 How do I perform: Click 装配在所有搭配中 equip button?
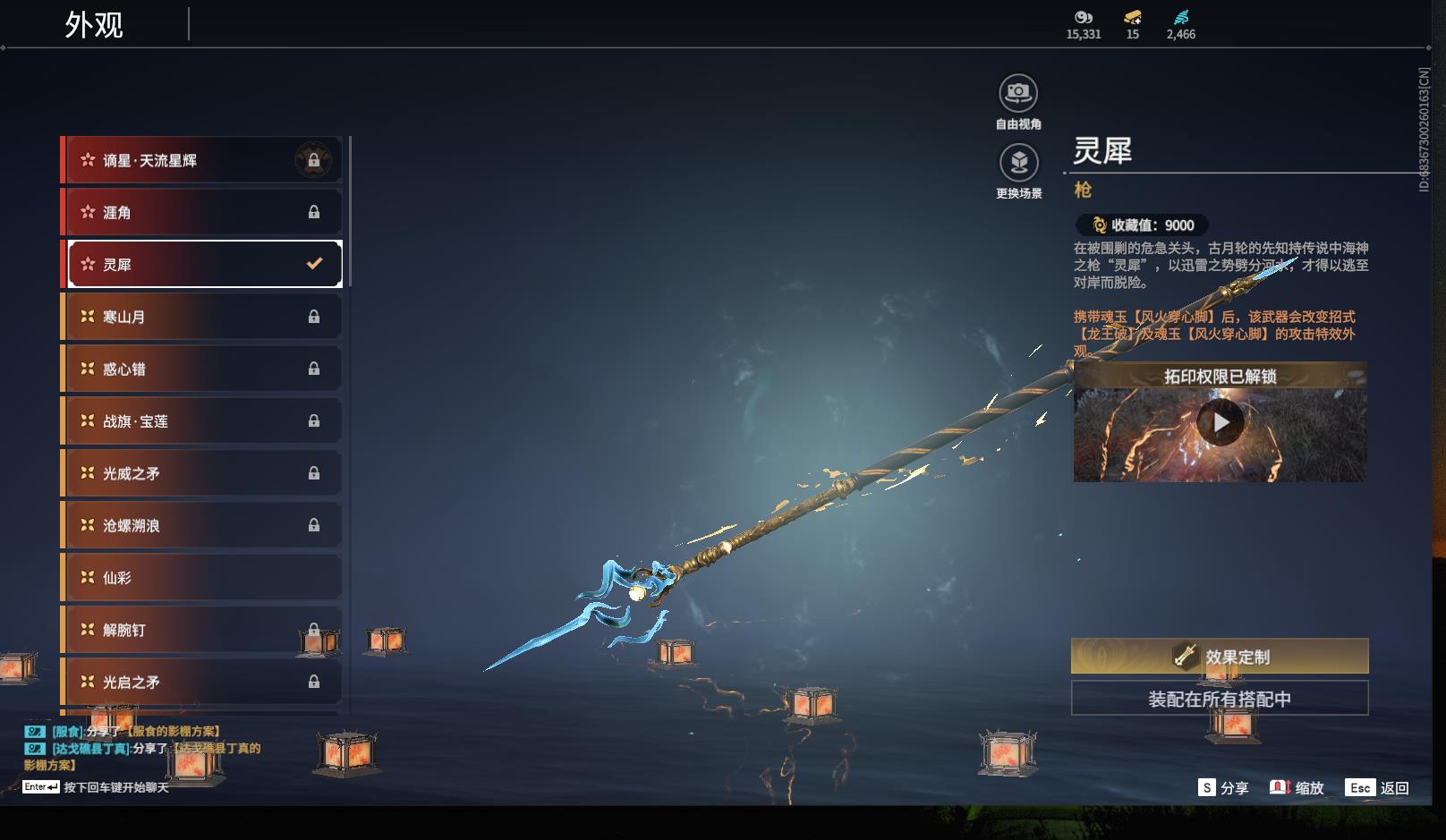pyautogui.click(x=1220, y=699)
